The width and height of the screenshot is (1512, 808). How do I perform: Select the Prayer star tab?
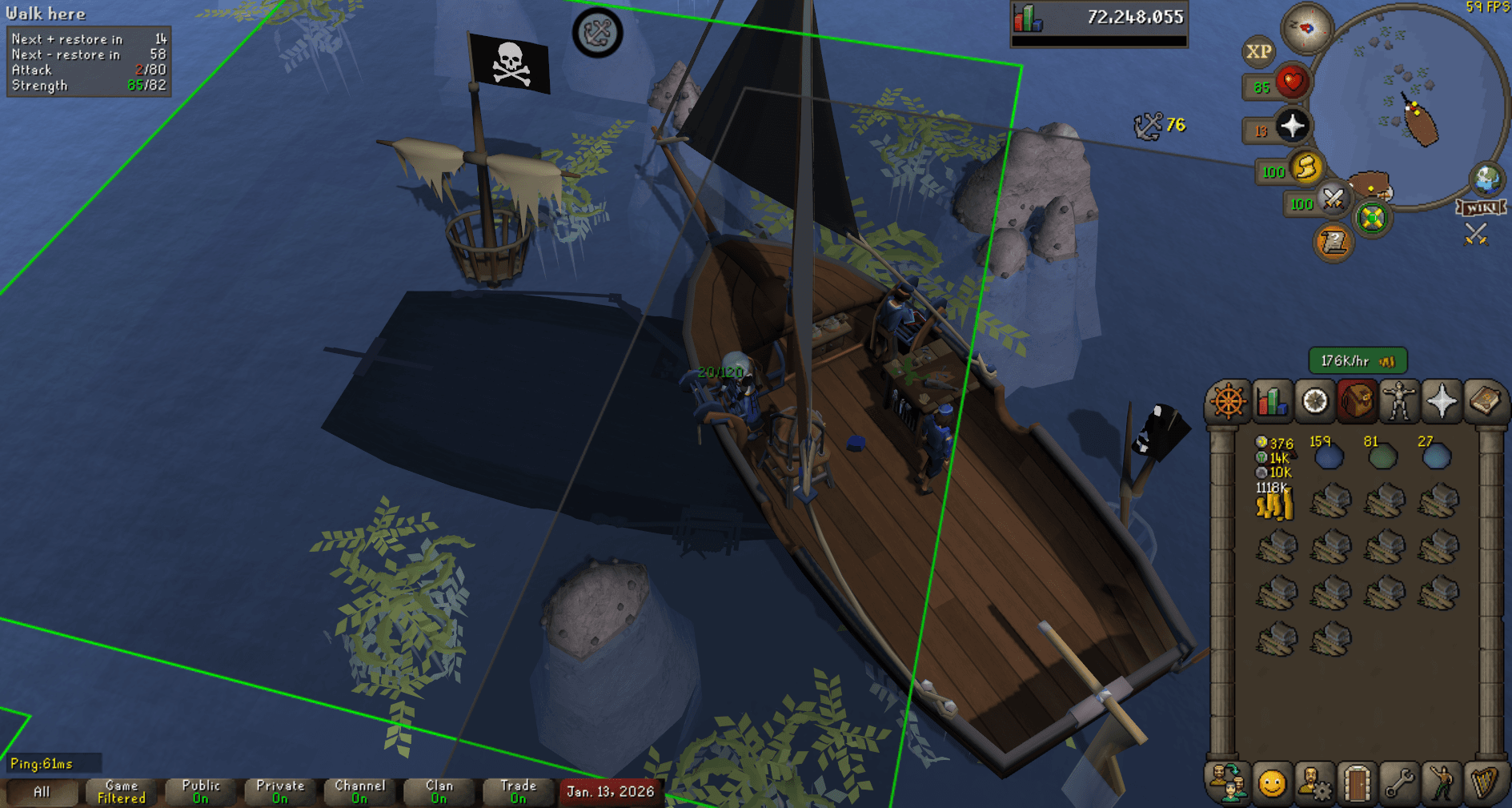[x=1441, y=401]
